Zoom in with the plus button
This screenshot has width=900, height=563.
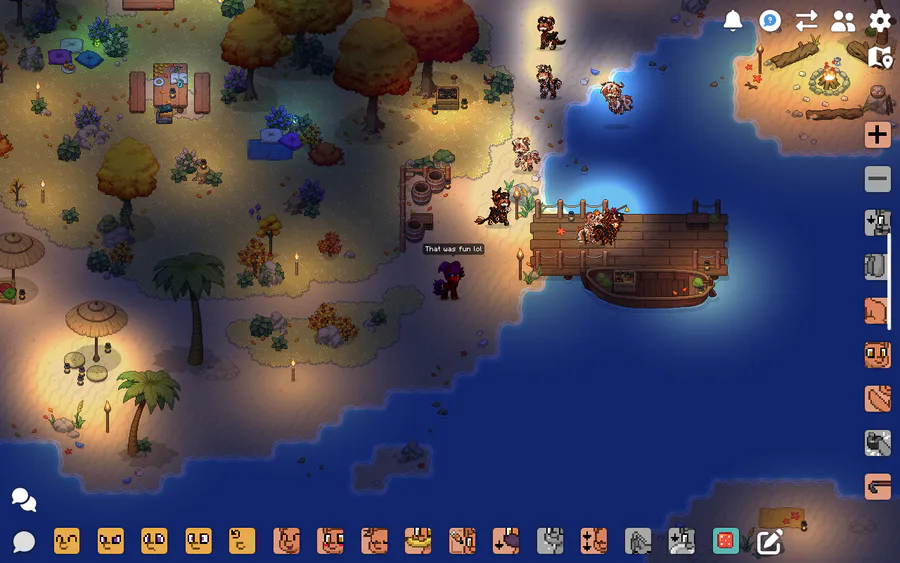pyautogui.click(x=878, y=135)
